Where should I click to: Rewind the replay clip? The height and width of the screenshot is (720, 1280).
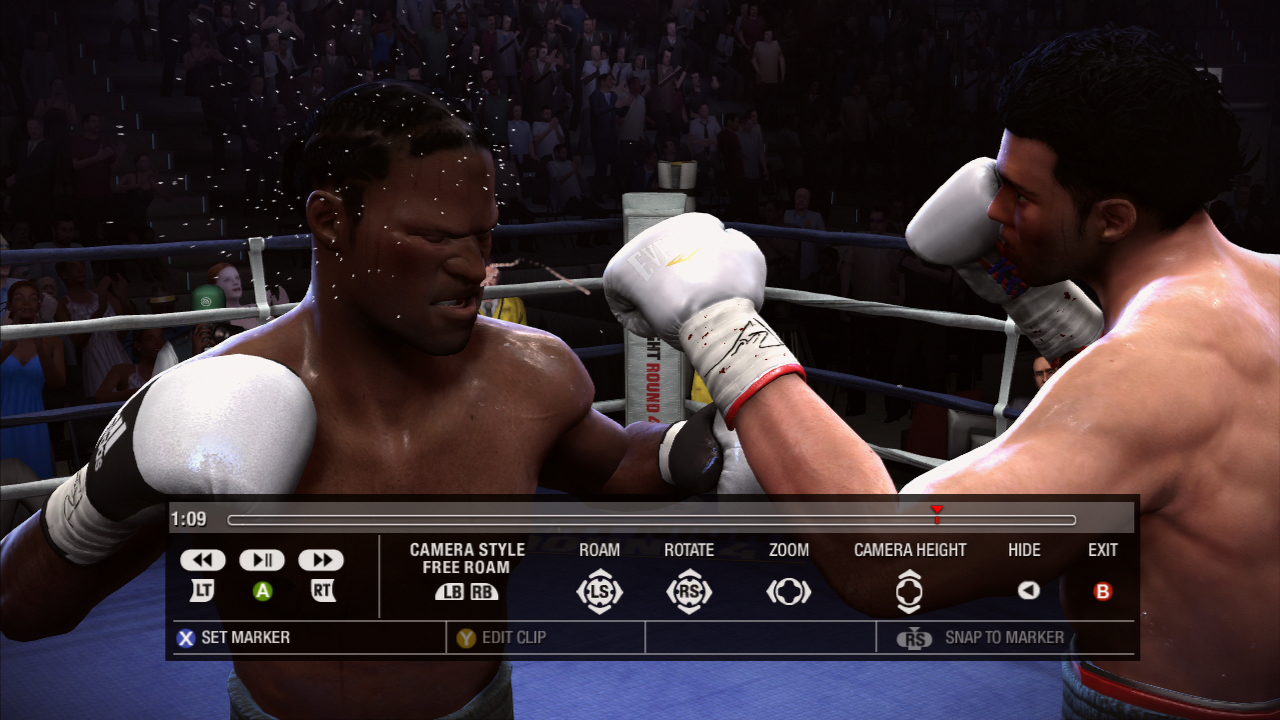(x=203, y=560)
